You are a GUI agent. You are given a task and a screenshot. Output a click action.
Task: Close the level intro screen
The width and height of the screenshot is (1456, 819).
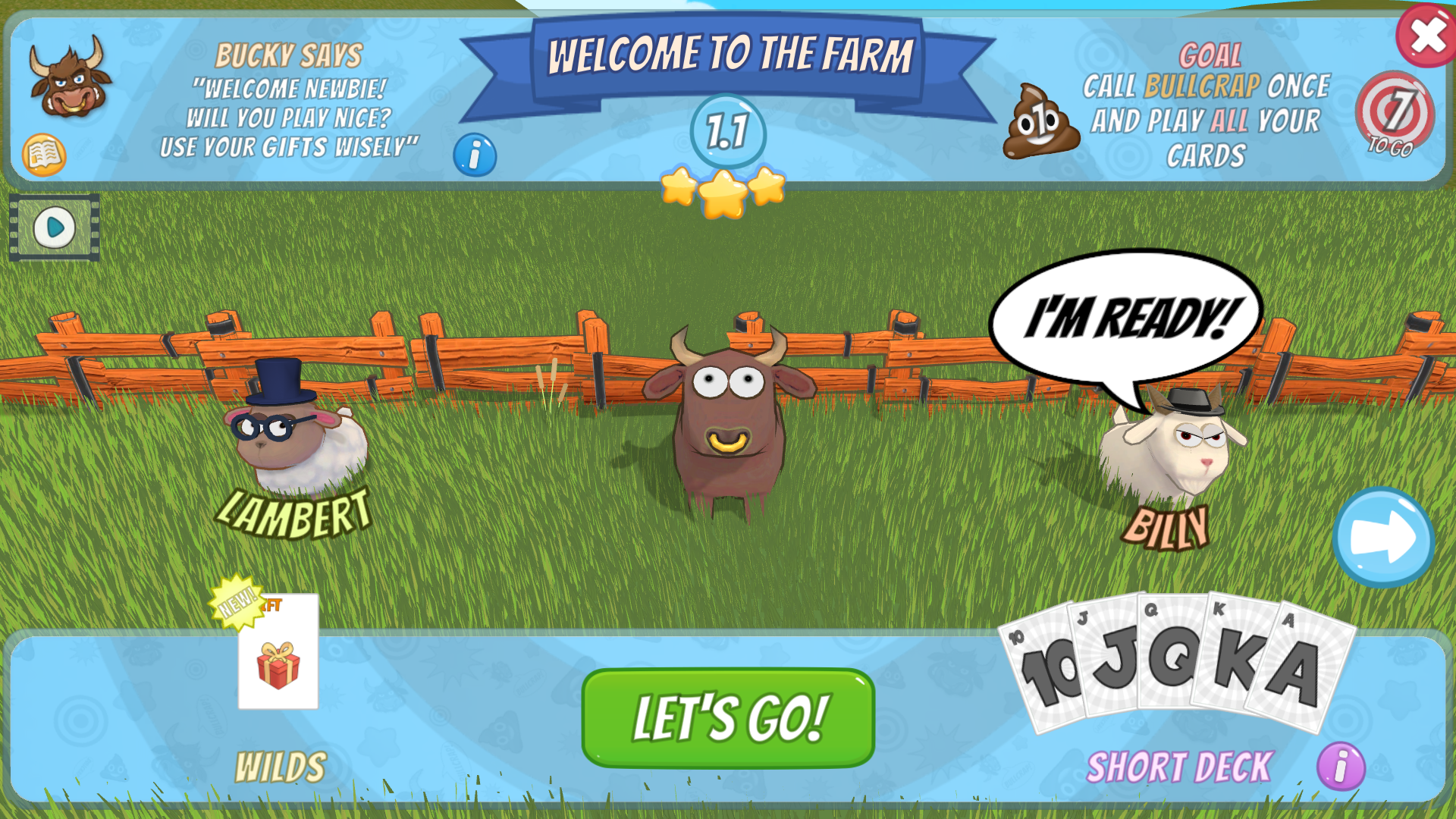pos(1426,35)
